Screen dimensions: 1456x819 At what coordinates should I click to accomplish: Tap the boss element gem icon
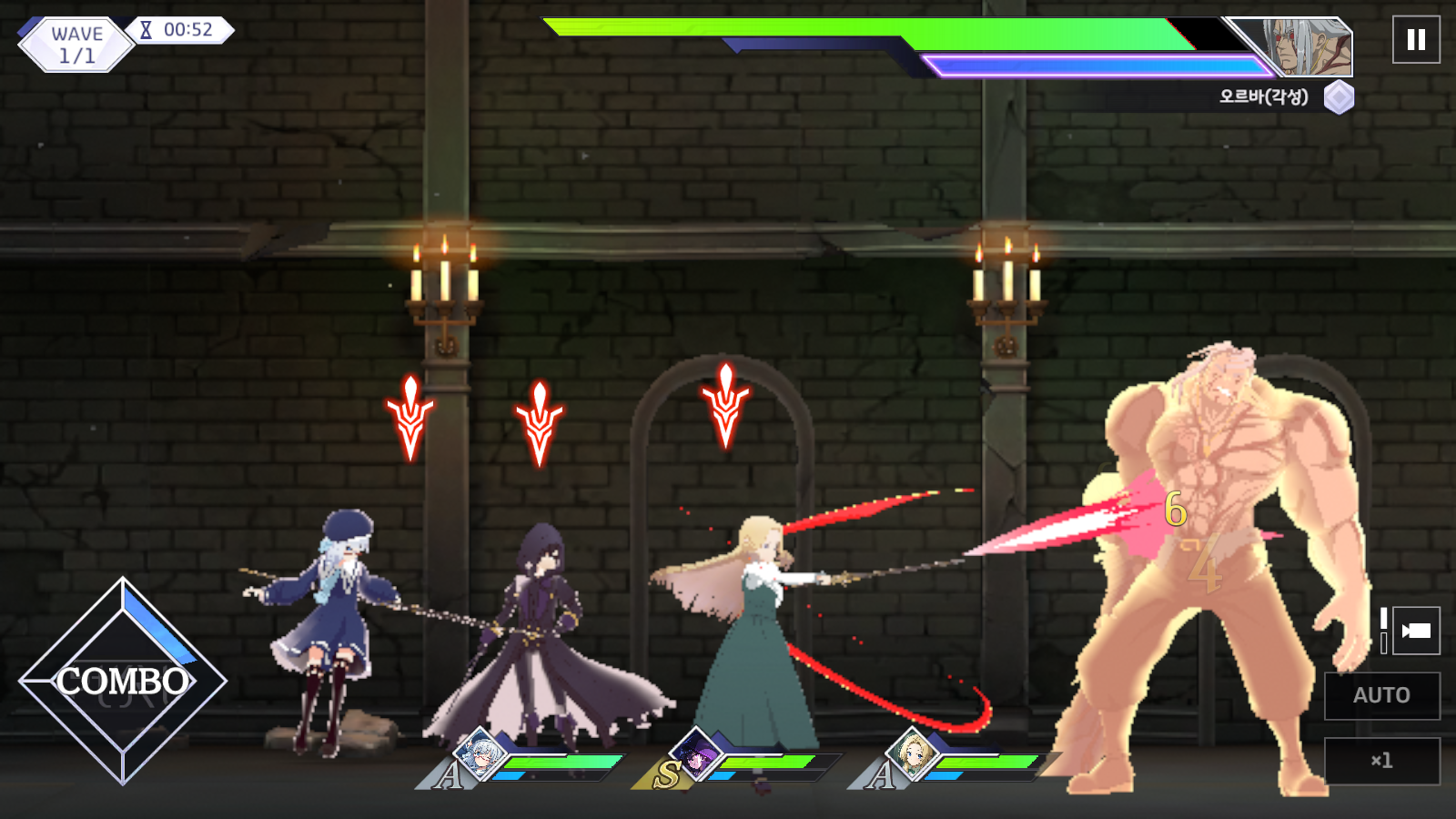(1339, 97)
